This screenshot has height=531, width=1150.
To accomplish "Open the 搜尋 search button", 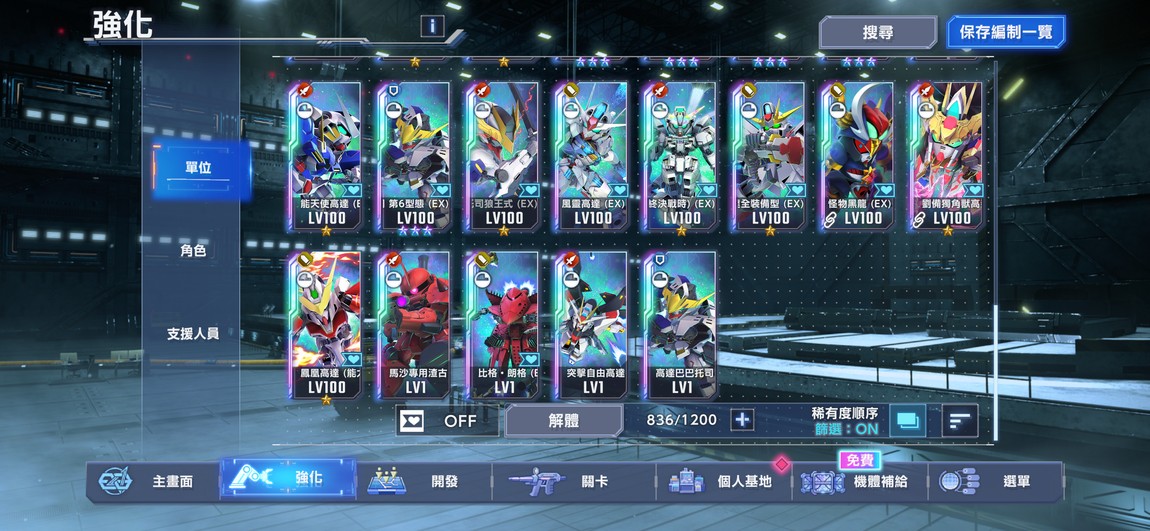I will 877,32.
